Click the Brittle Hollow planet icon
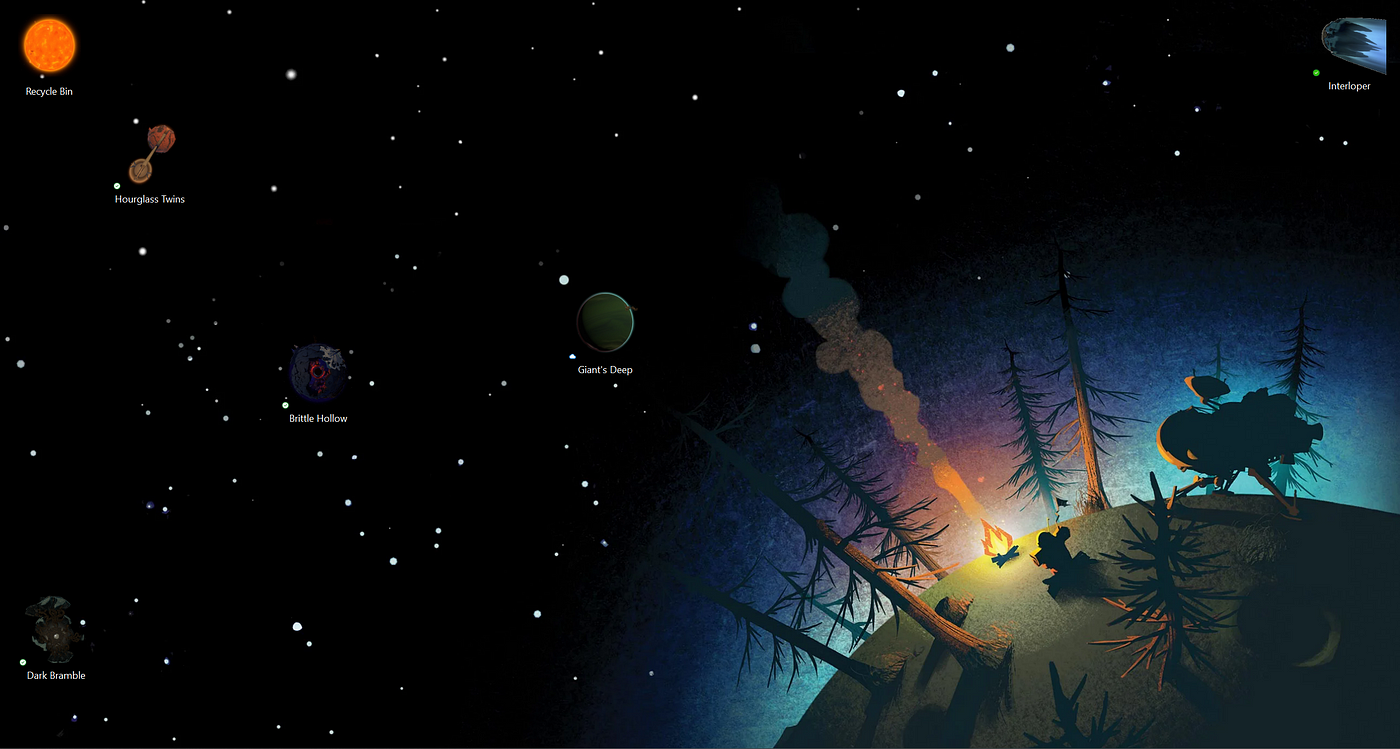 [318, 373]
